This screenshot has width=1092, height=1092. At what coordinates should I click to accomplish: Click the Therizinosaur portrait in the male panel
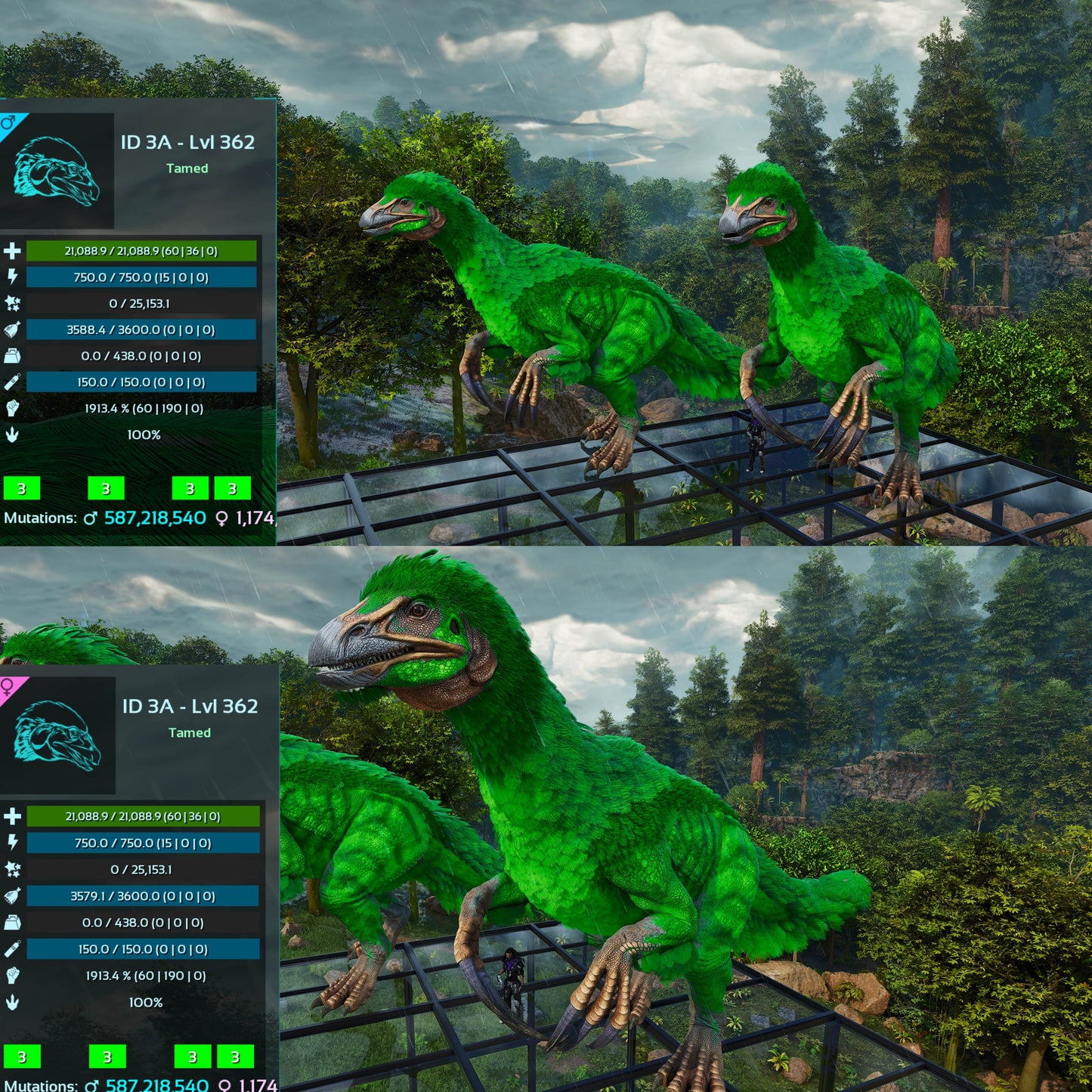(57, 172)
